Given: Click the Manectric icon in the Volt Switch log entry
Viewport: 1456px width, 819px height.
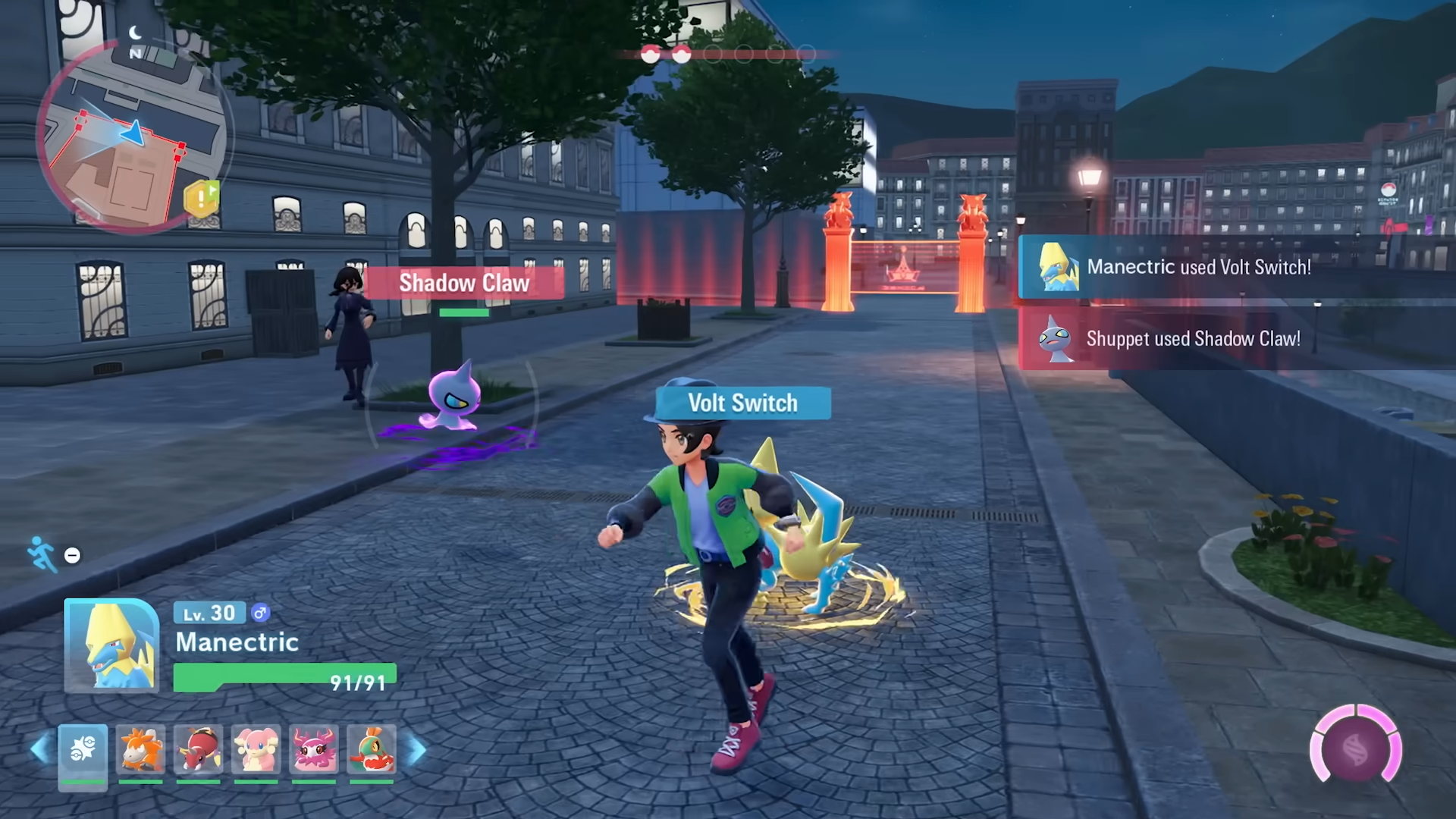Looking at the screenshot, I should pos(1061,268).
